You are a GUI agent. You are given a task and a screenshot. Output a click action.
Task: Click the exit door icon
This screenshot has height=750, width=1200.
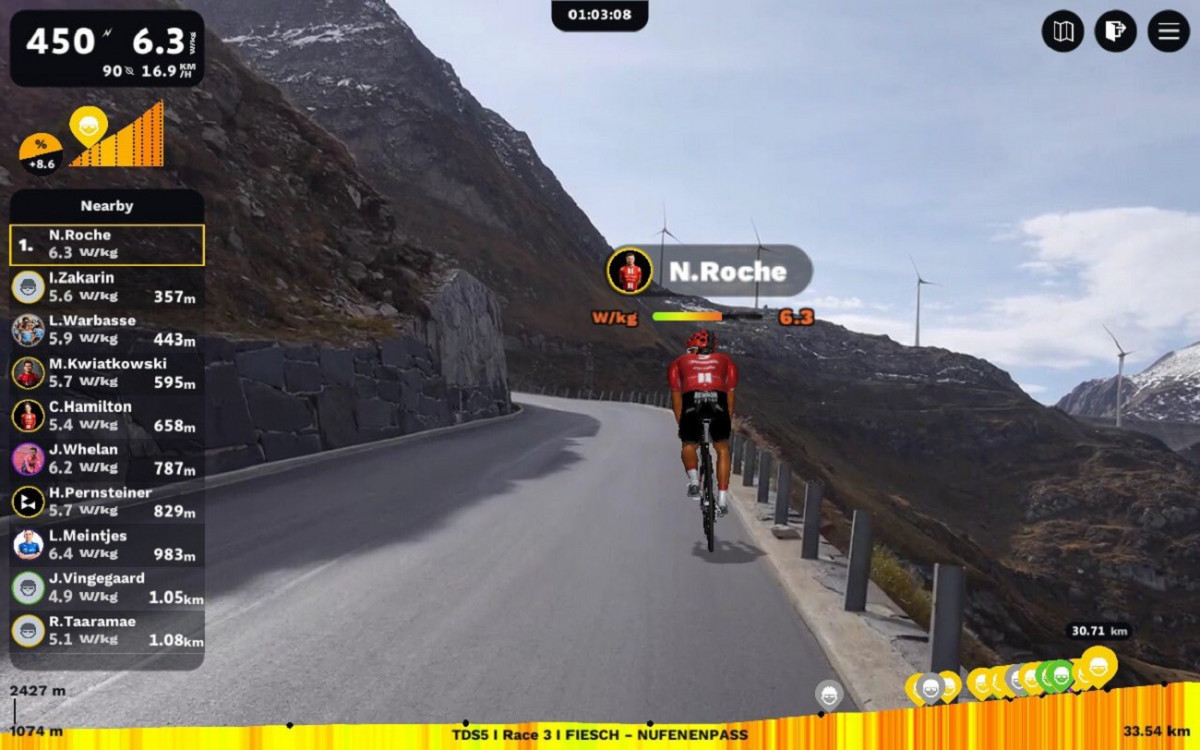click(x=1116, y=31)
